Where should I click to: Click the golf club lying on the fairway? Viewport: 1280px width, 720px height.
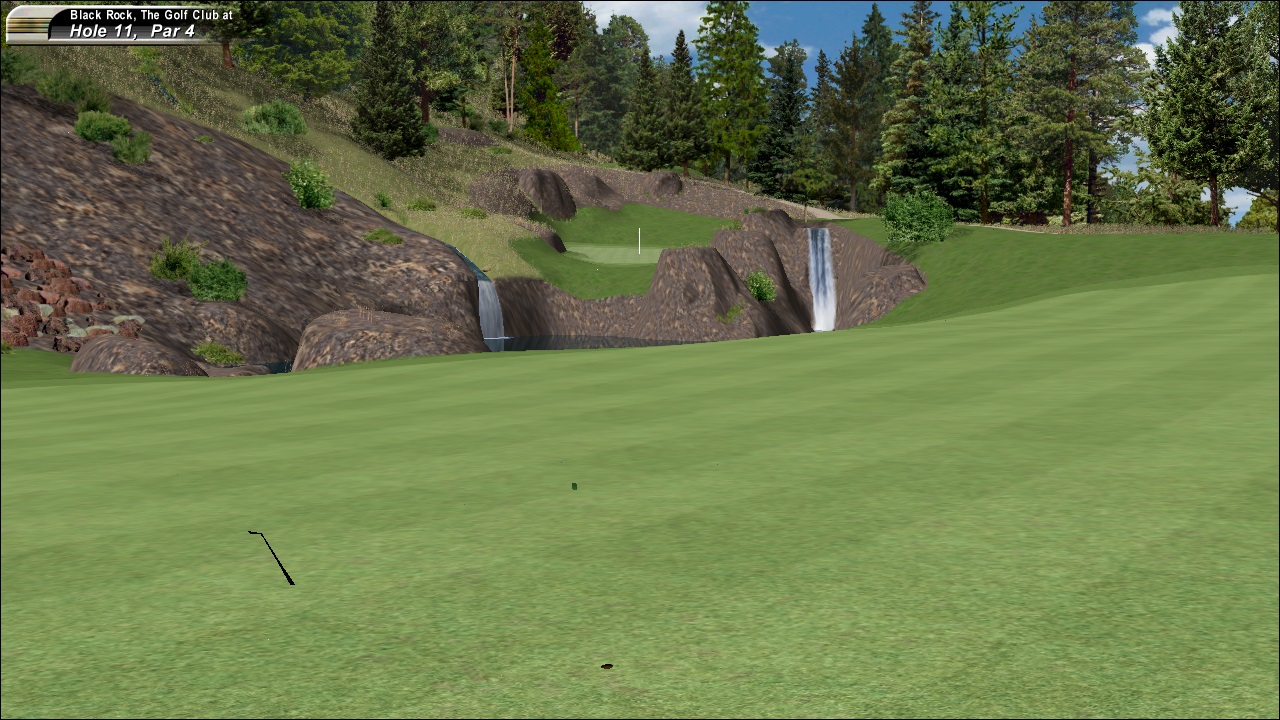(x=270, y=555)
